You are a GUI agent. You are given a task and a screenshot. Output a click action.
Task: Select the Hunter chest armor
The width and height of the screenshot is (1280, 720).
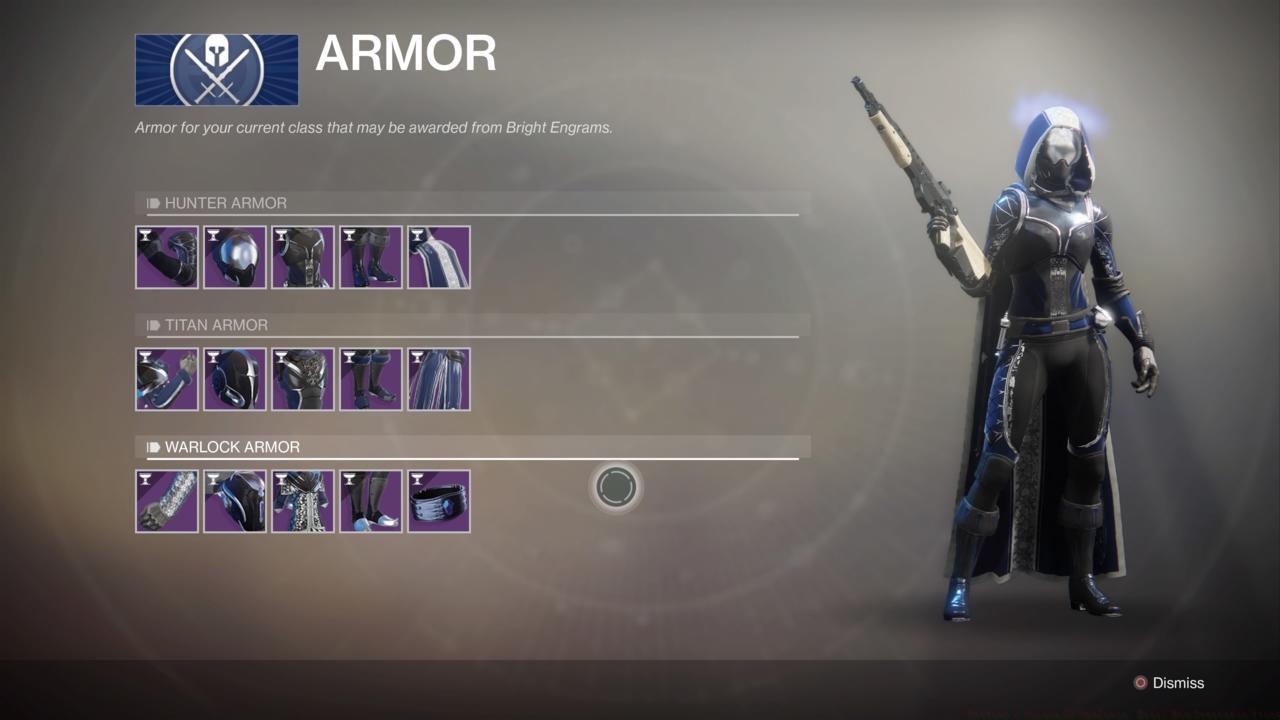pos(302,257)
